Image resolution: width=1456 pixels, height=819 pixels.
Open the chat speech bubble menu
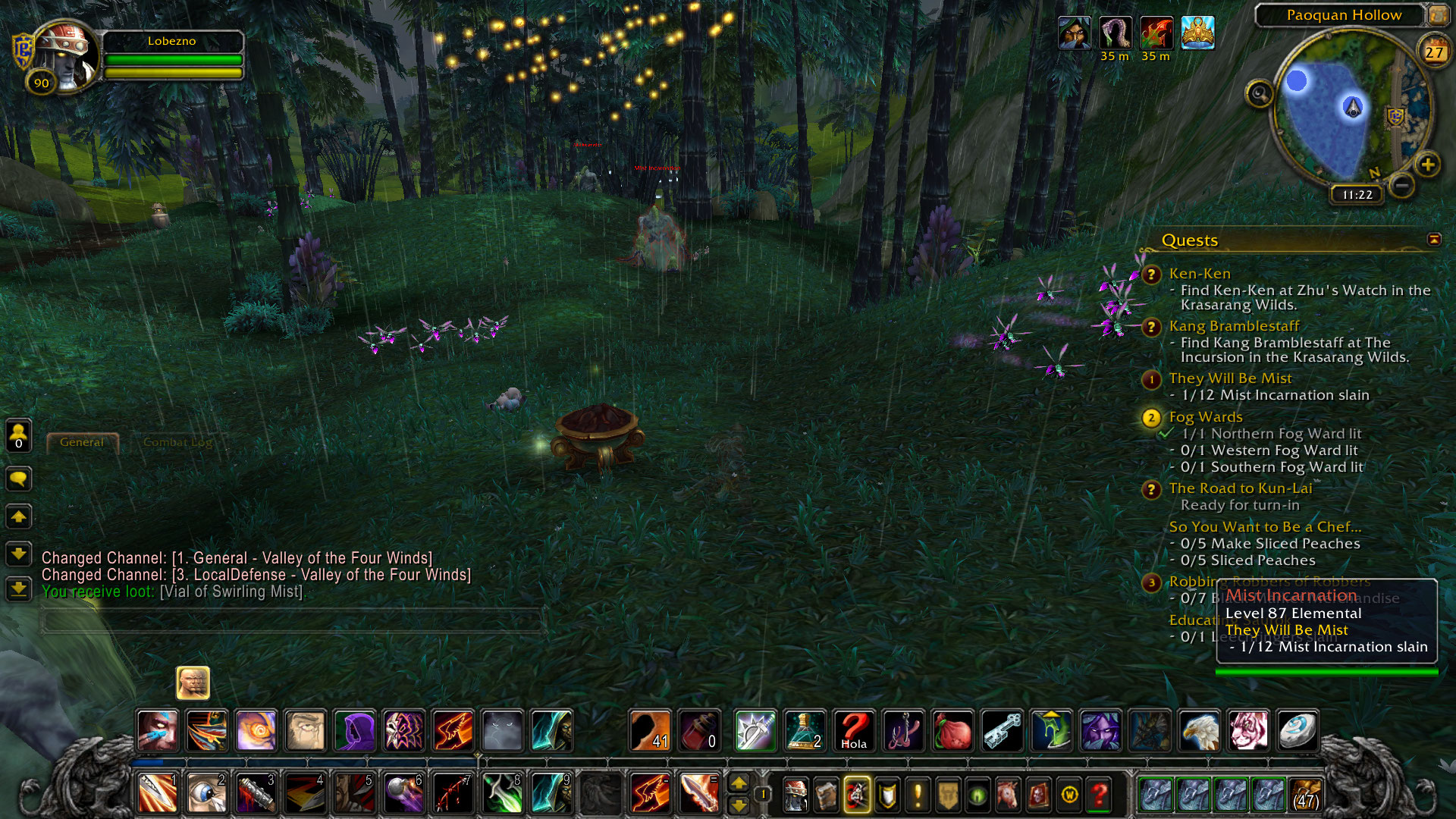[19, 479]
